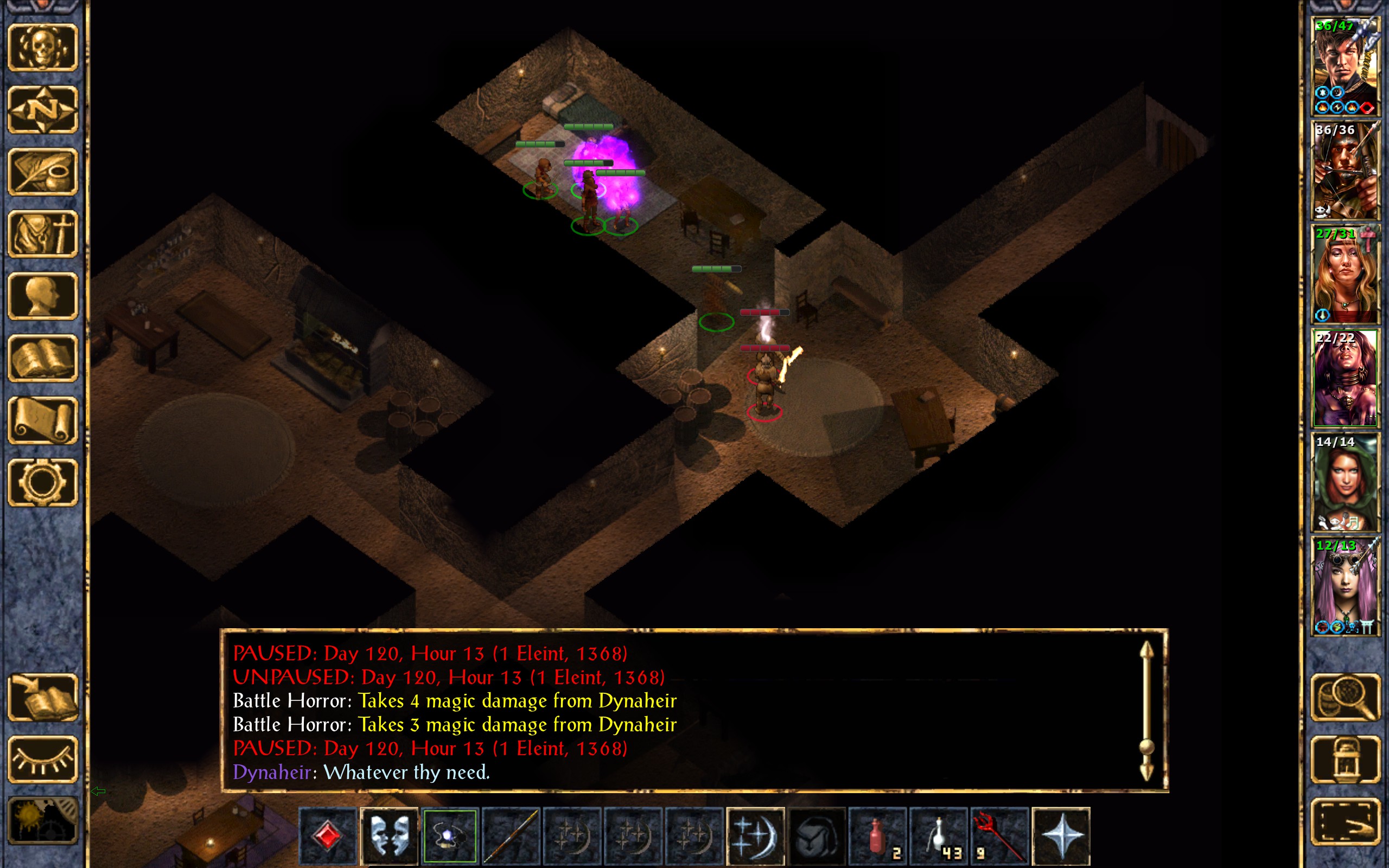Use the red trident wand with 9 charges
This screenshot has height=868, width=1389.
coord(999,836)
